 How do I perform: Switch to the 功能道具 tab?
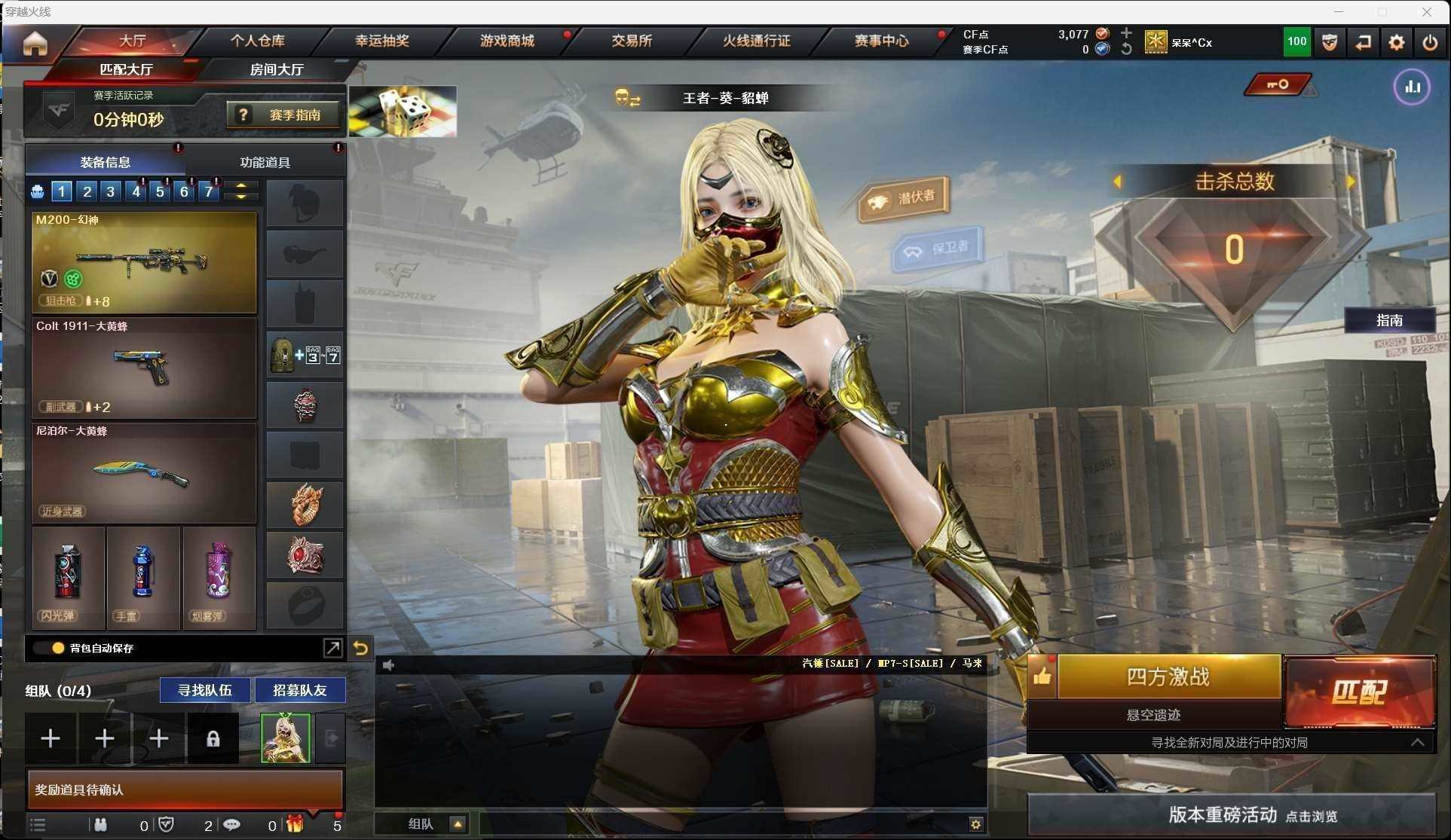[x=265, y=162]
